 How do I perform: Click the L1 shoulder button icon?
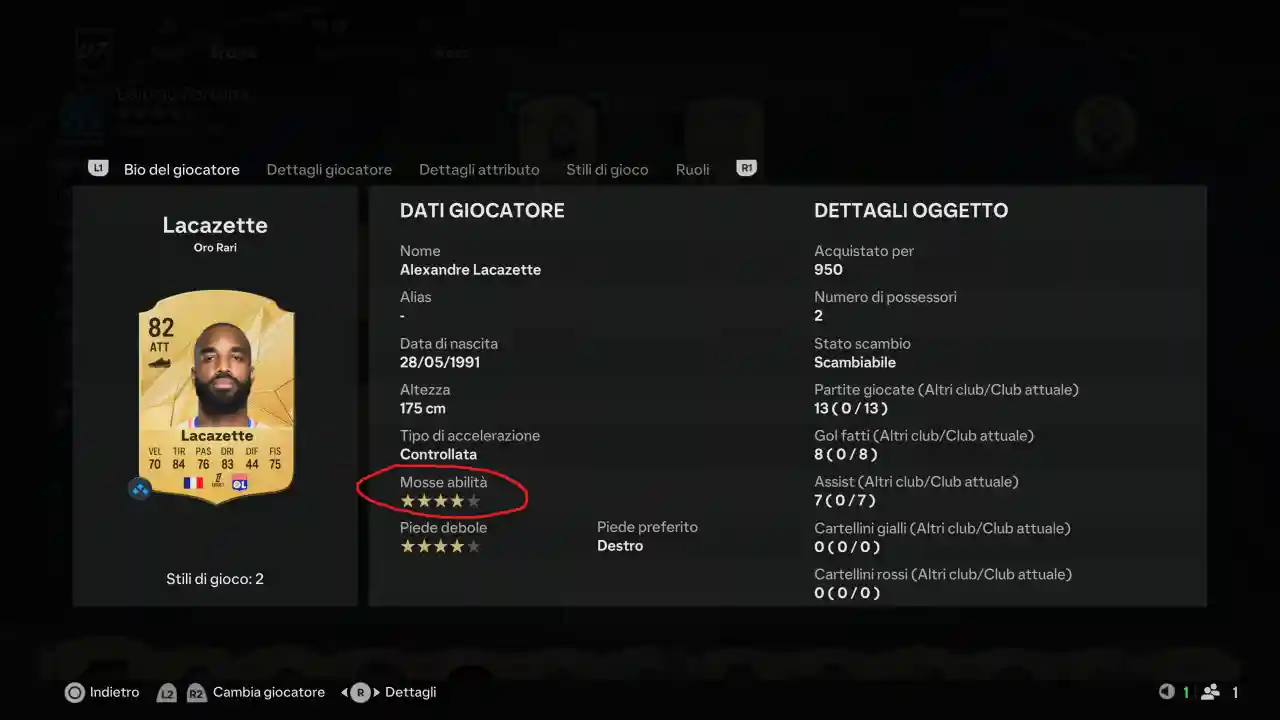click(97, 169)
